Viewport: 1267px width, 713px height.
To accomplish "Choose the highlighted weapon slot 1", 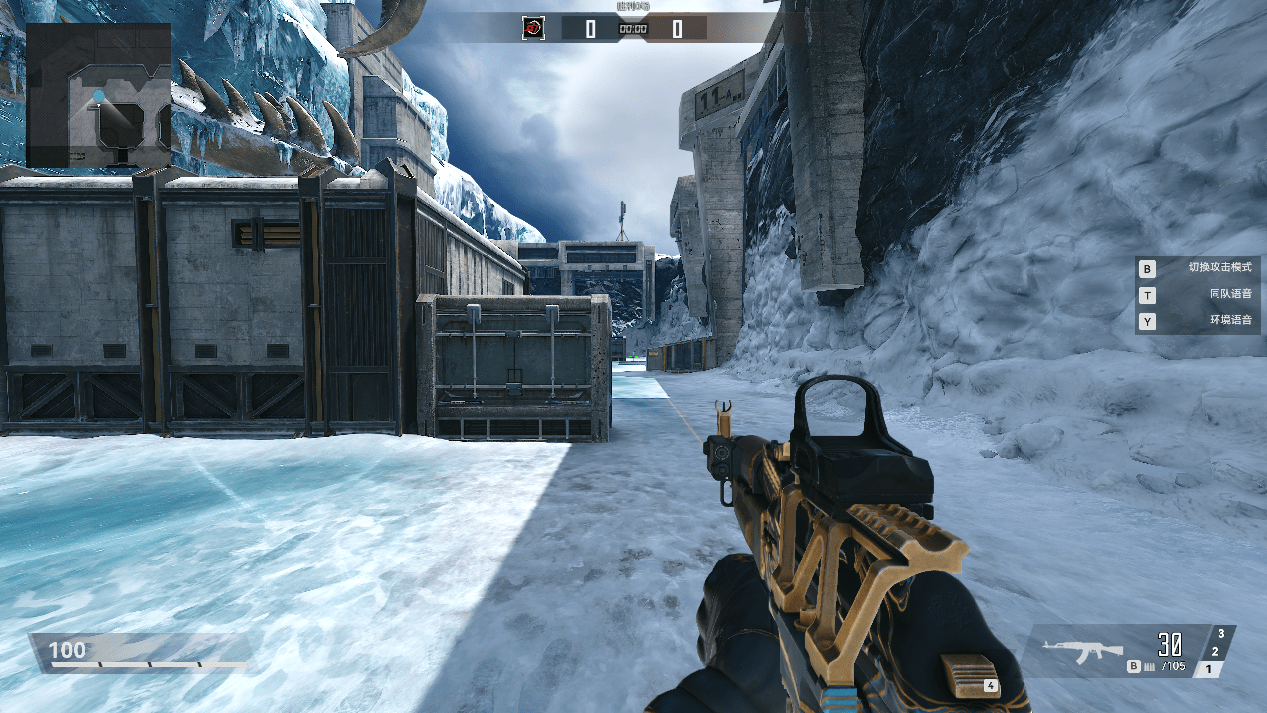I will tap(1209, 669).
